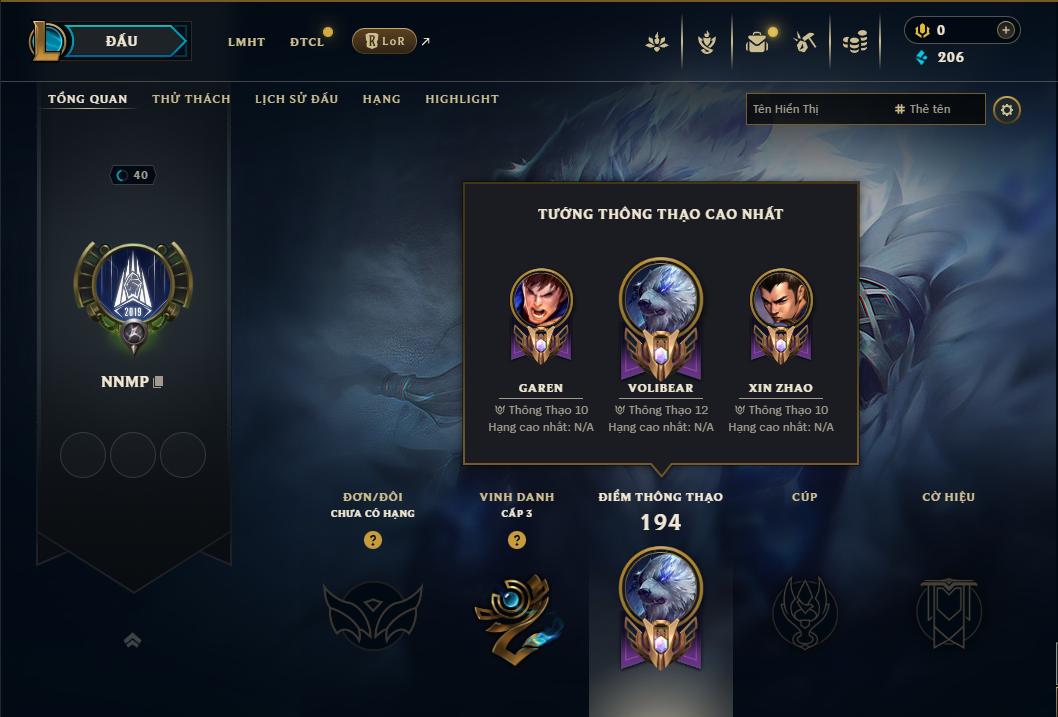Copy the NNMP summoner name

click(x=158, y=383)
